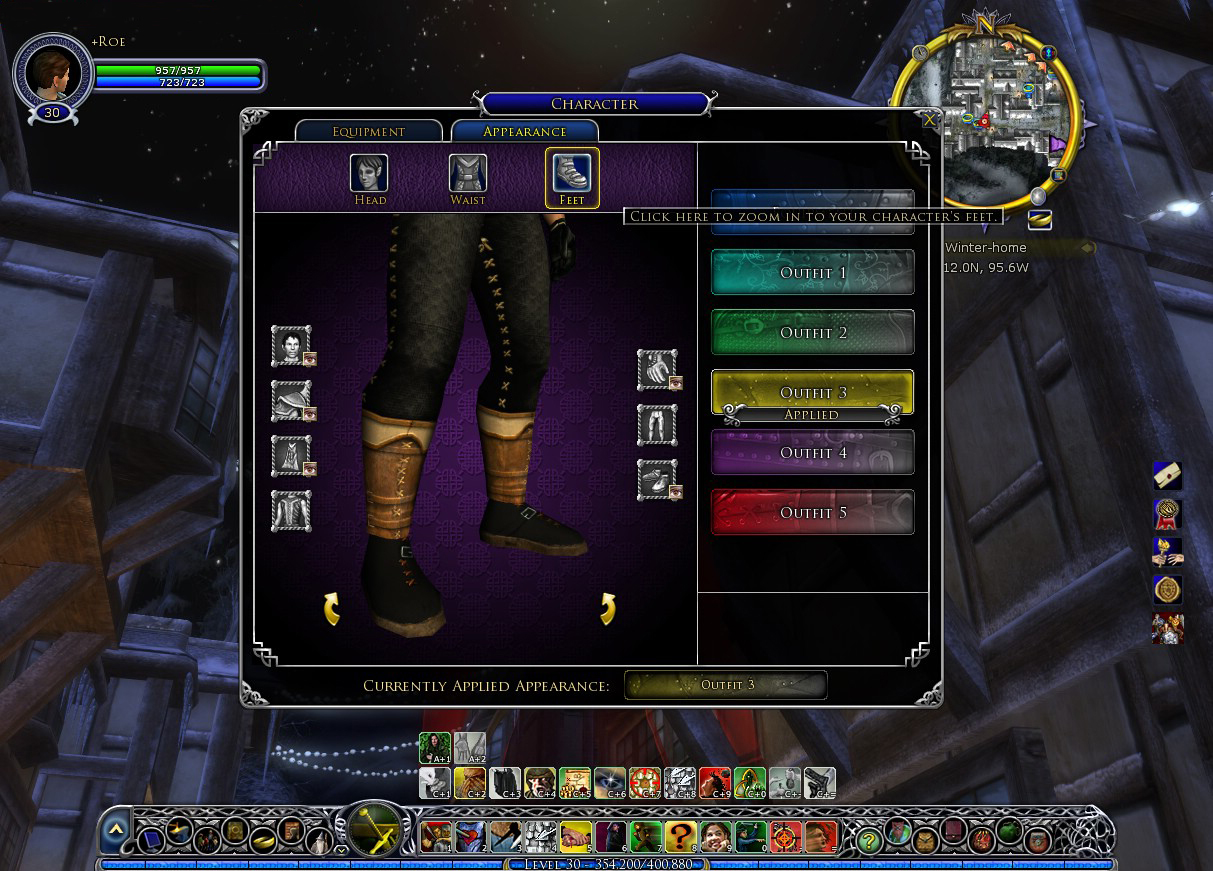Select Outfit 2

click(812, 333)
